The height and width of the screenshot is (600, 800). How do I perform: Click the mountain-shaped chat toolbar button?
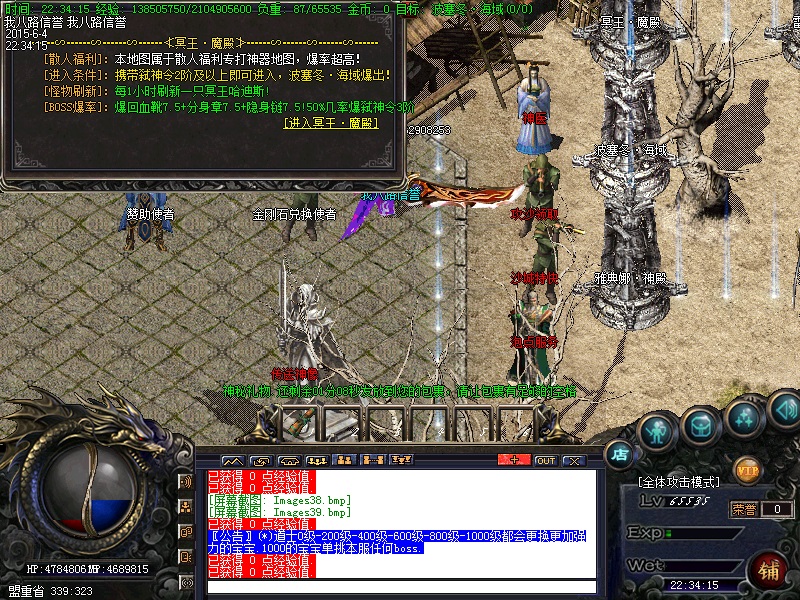235,460
